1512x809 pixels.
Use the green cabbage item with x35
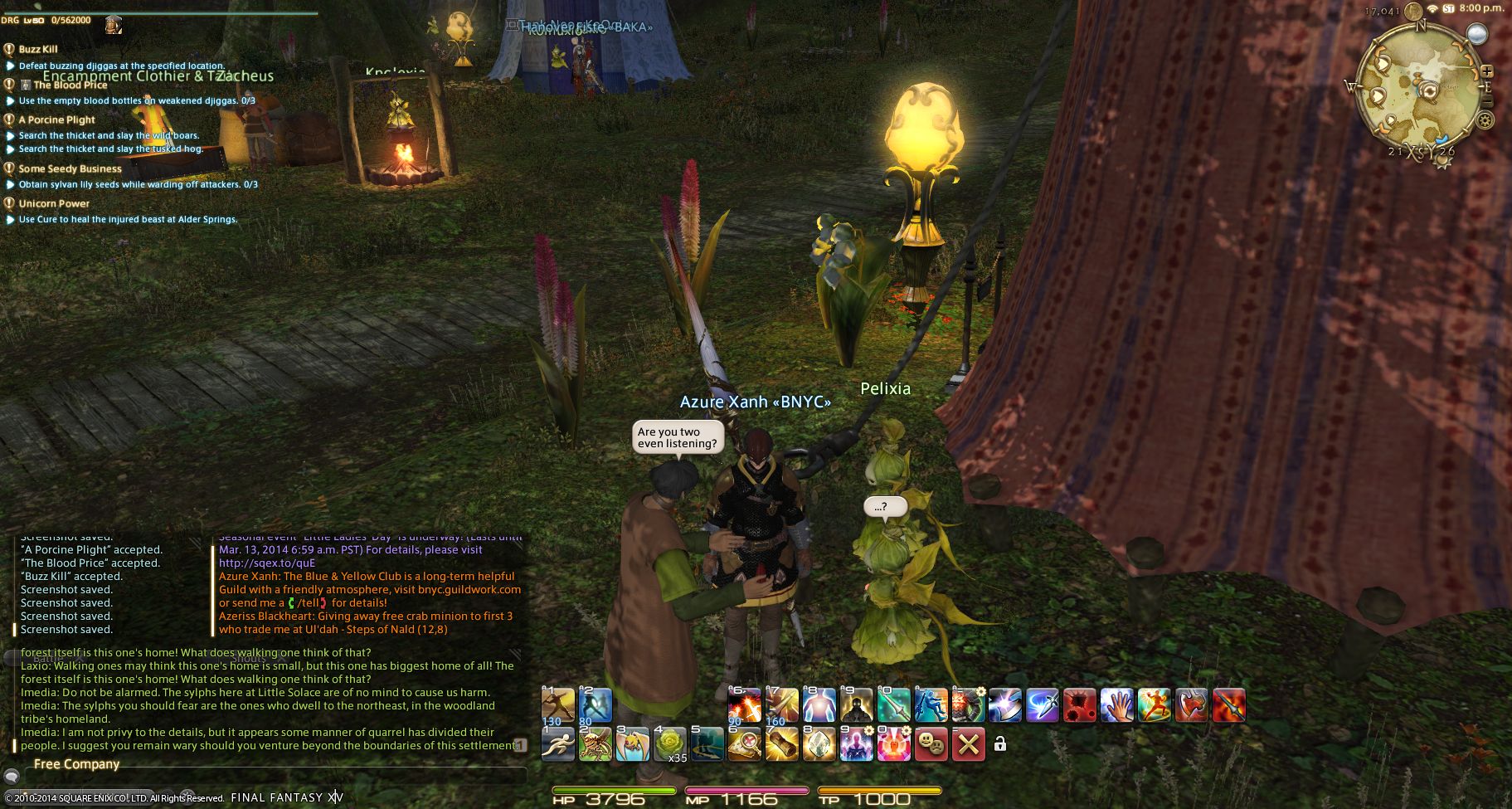(670, 744)
